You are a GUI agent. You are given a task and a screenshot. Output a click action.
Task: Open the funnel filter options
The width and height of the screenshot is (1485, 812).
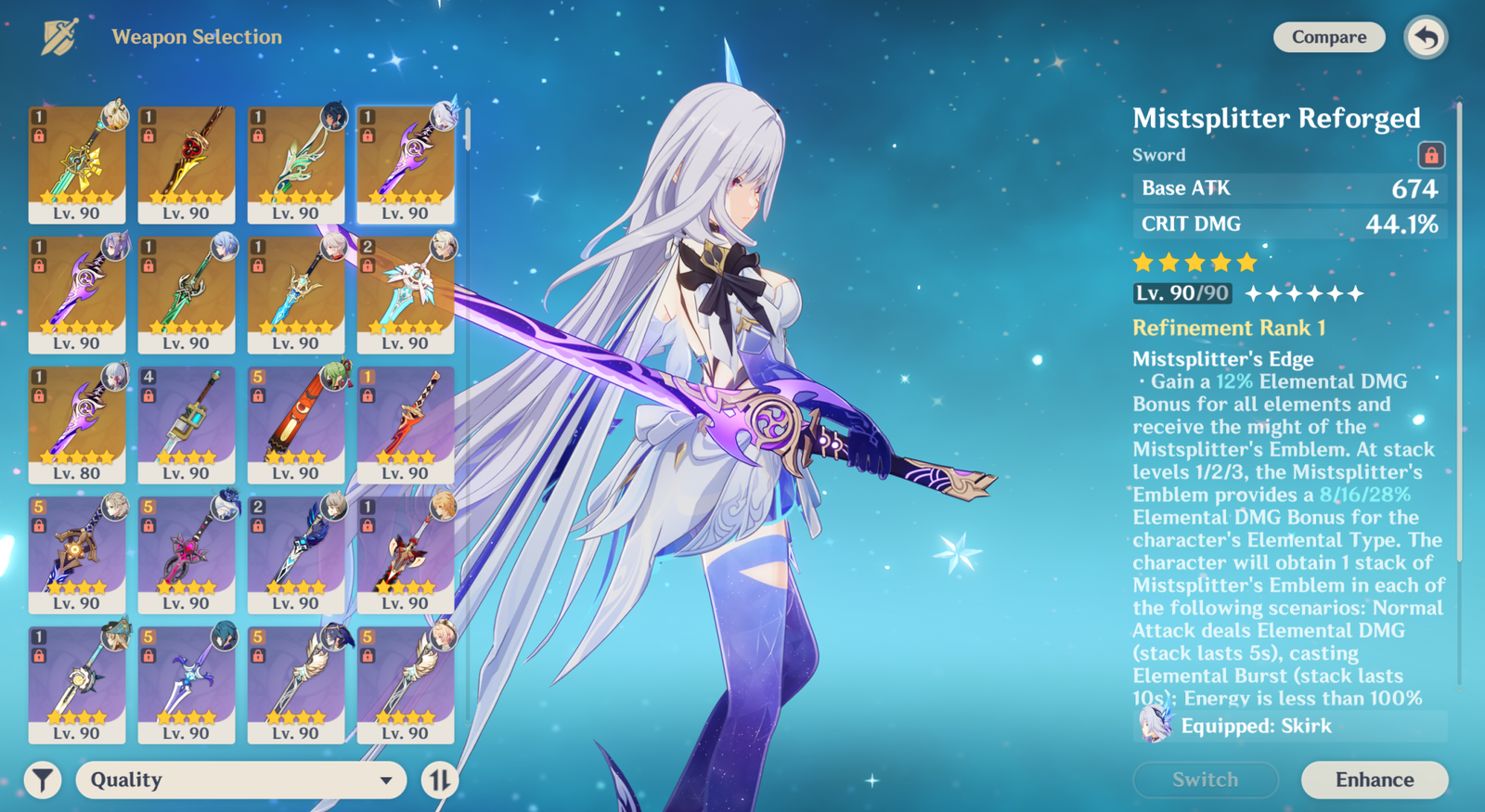click(43, 780)
